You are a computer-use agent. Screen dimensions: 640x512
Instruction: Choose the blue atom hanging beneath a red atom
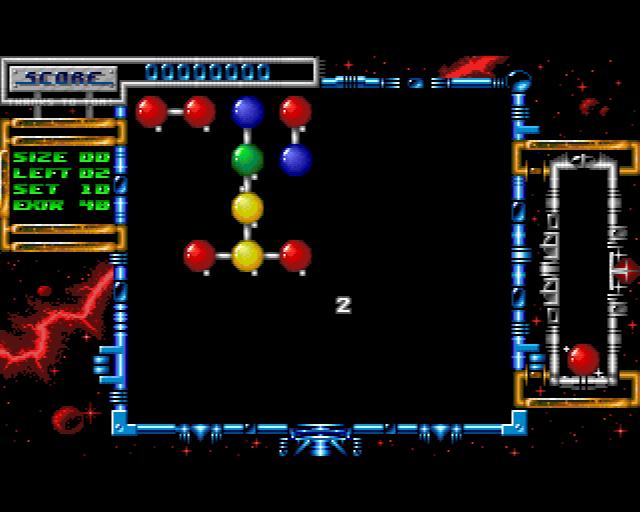[x=295, y=159]
